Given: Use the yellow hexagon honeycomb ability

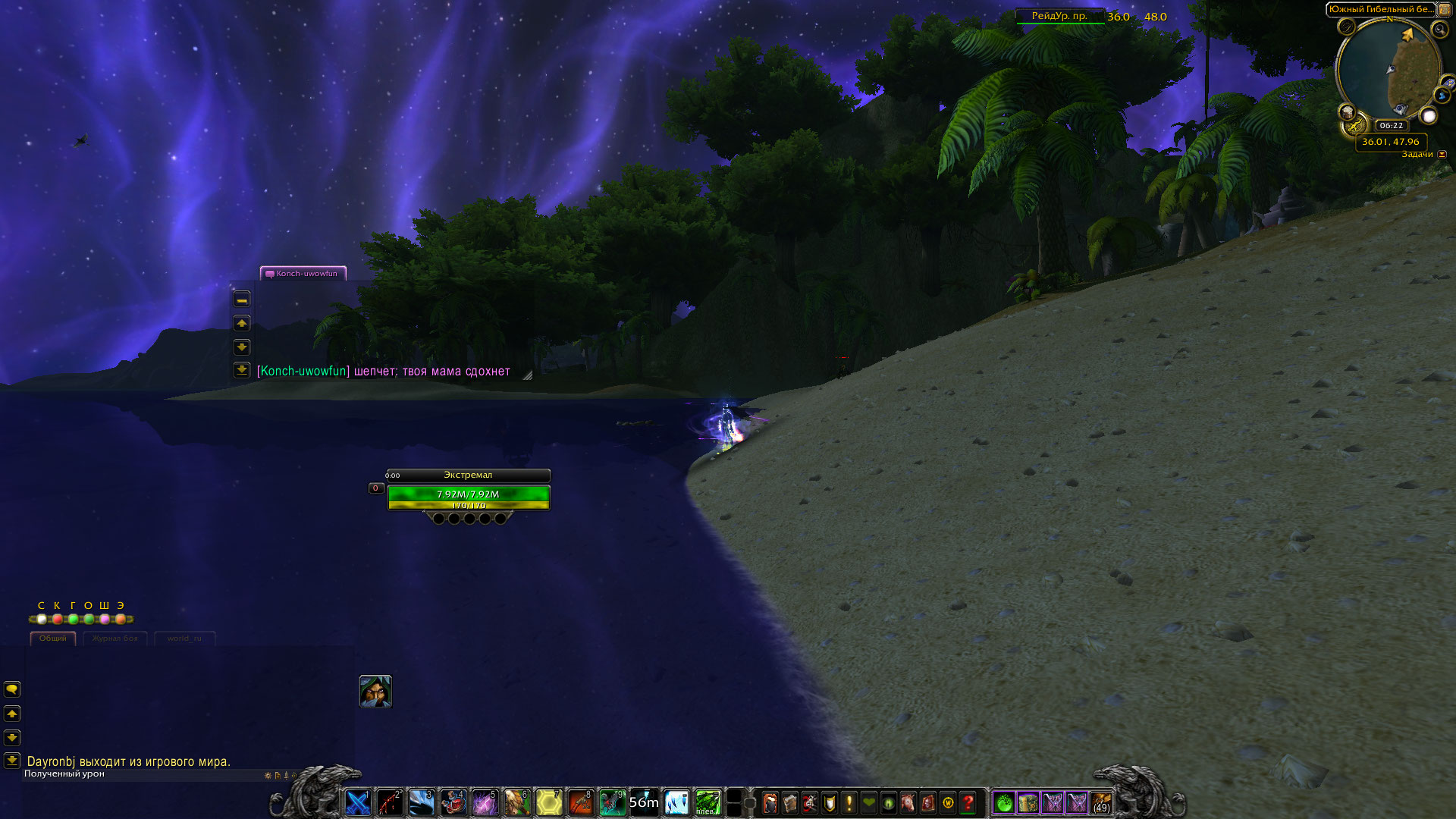Looking at the screenshot, I should (549, 802).
